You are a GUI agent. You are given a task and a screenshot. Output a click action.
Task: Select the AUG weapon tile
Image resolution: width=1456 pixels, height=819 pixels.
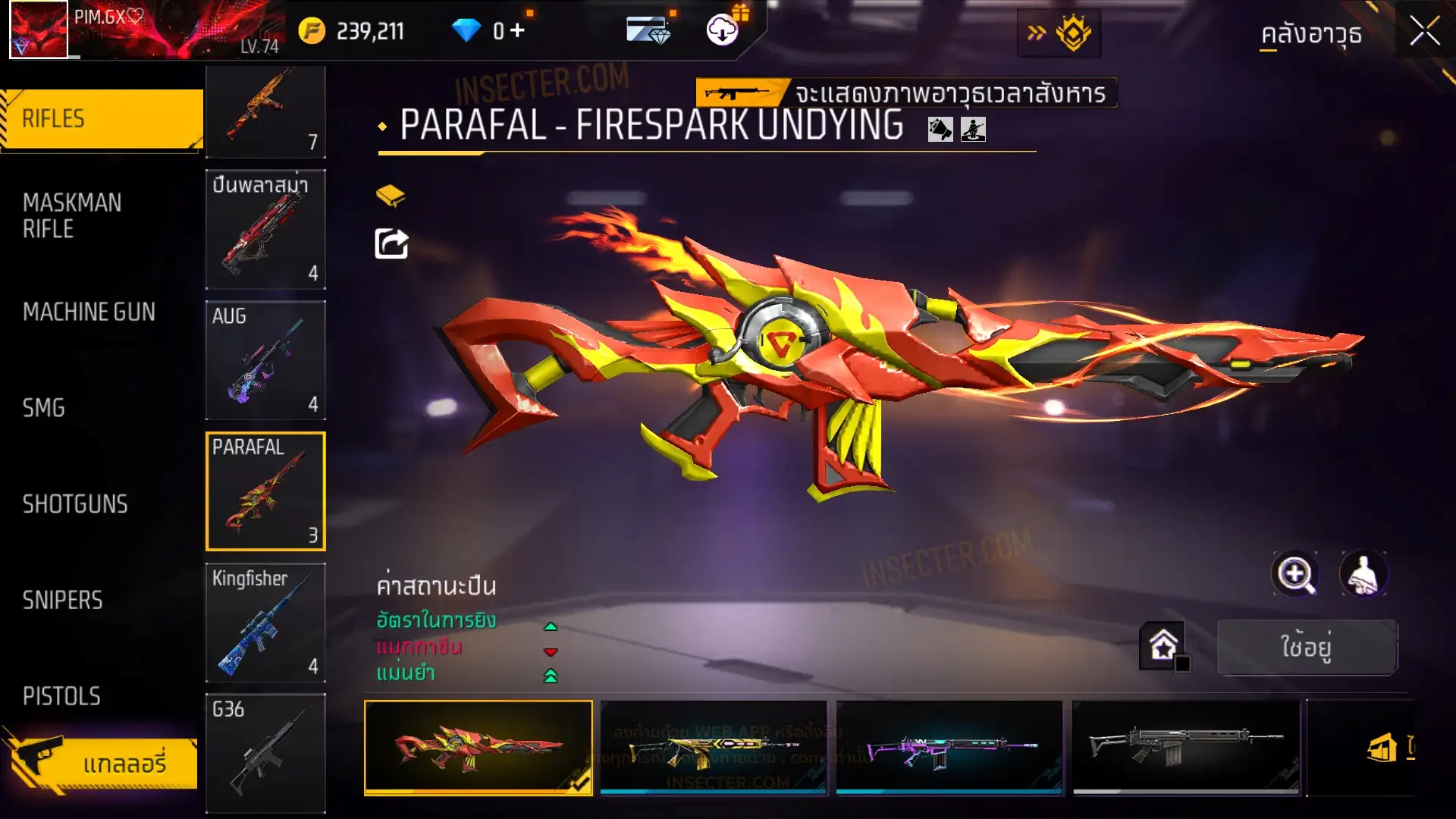pos(265,360)
